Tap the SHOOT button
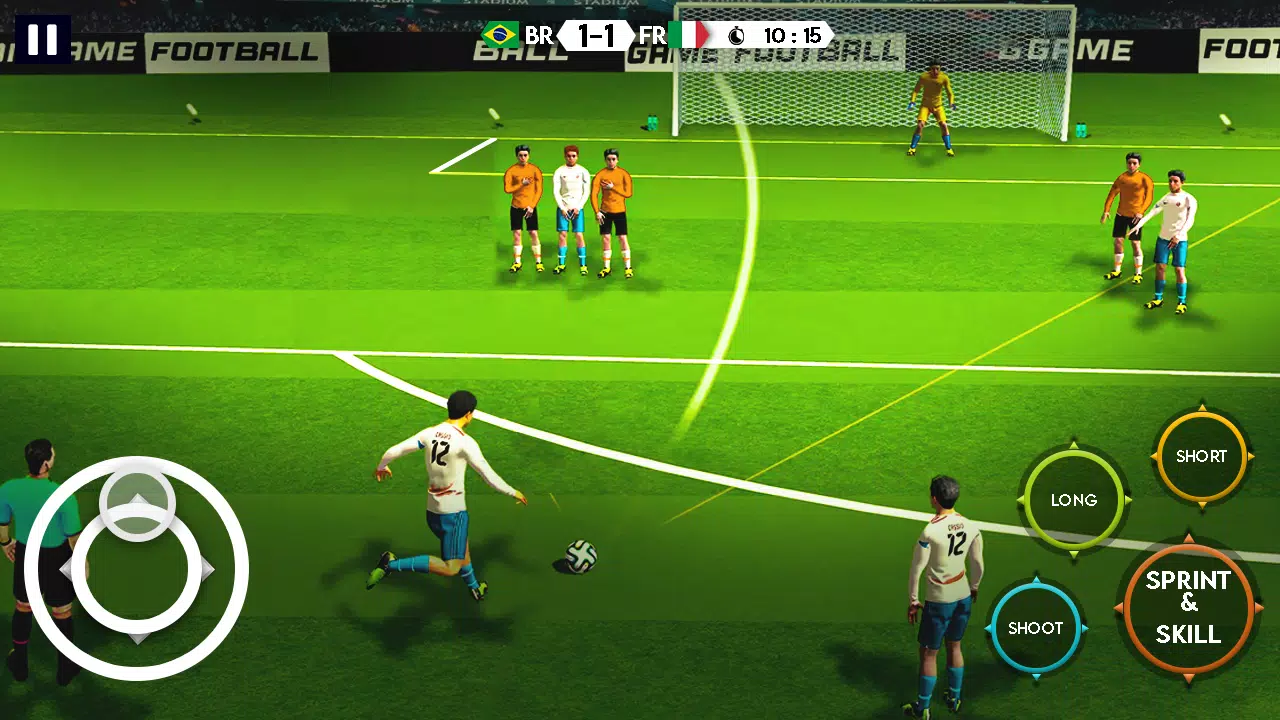Viewport: 1280px width, 720px height. (1035, 628)
